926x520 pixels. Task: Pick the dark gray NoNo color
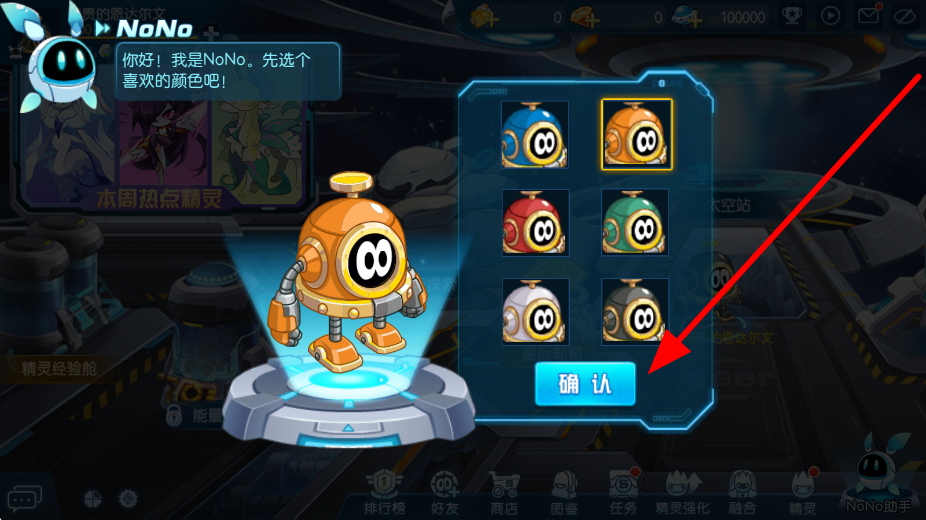coord(636,311)
